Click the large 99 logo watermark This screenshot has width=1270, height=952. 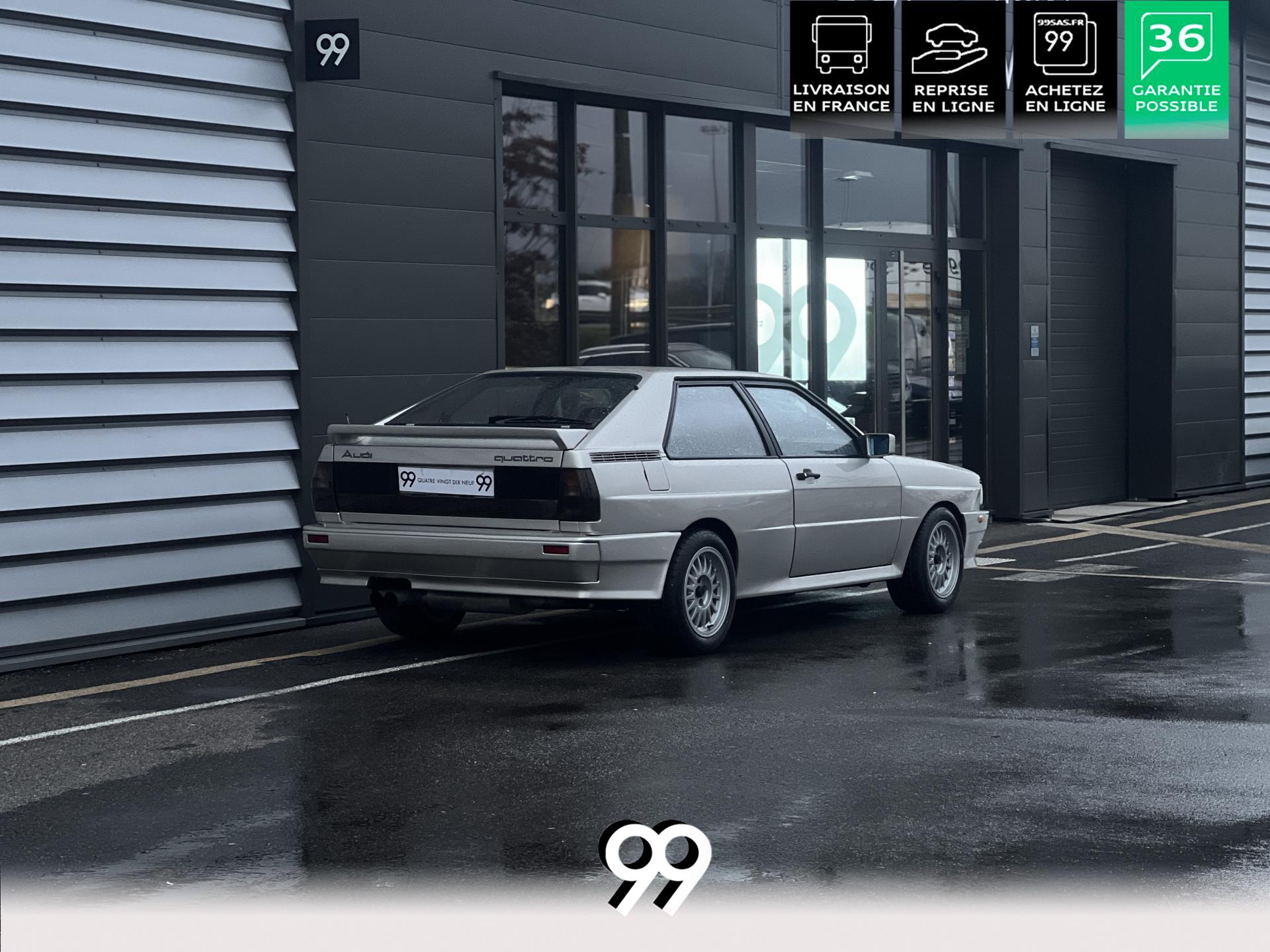click(x=655, y=866)
